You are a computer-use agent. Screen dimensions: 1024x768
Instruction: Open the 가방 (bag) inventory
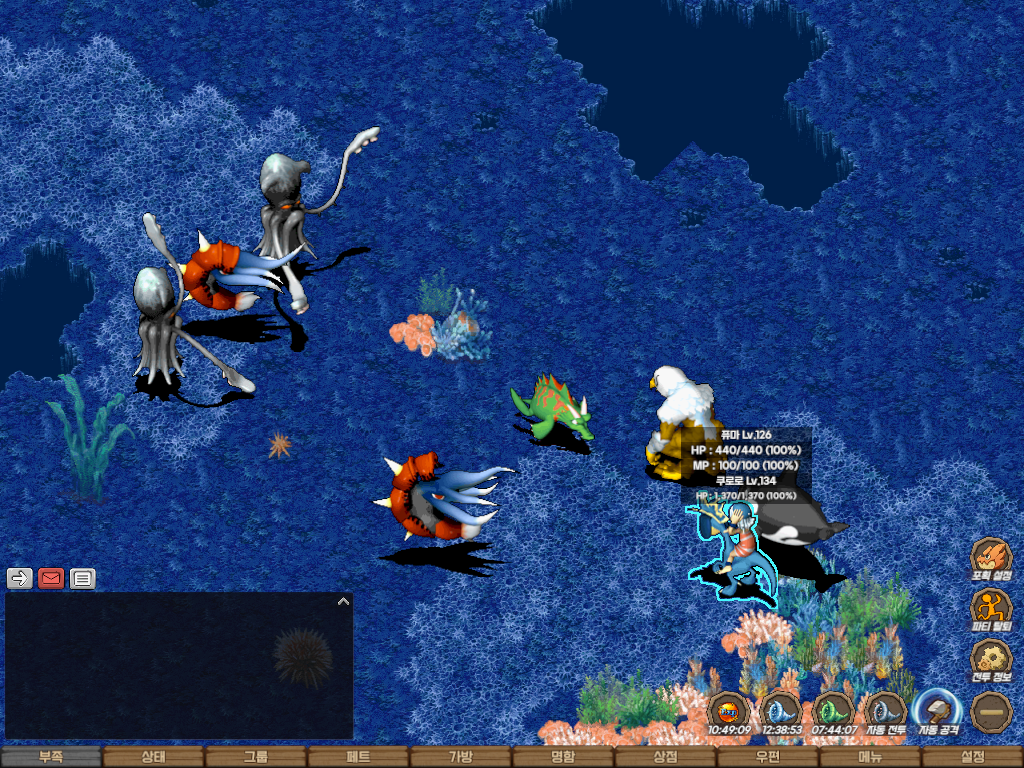click(461, 757)
